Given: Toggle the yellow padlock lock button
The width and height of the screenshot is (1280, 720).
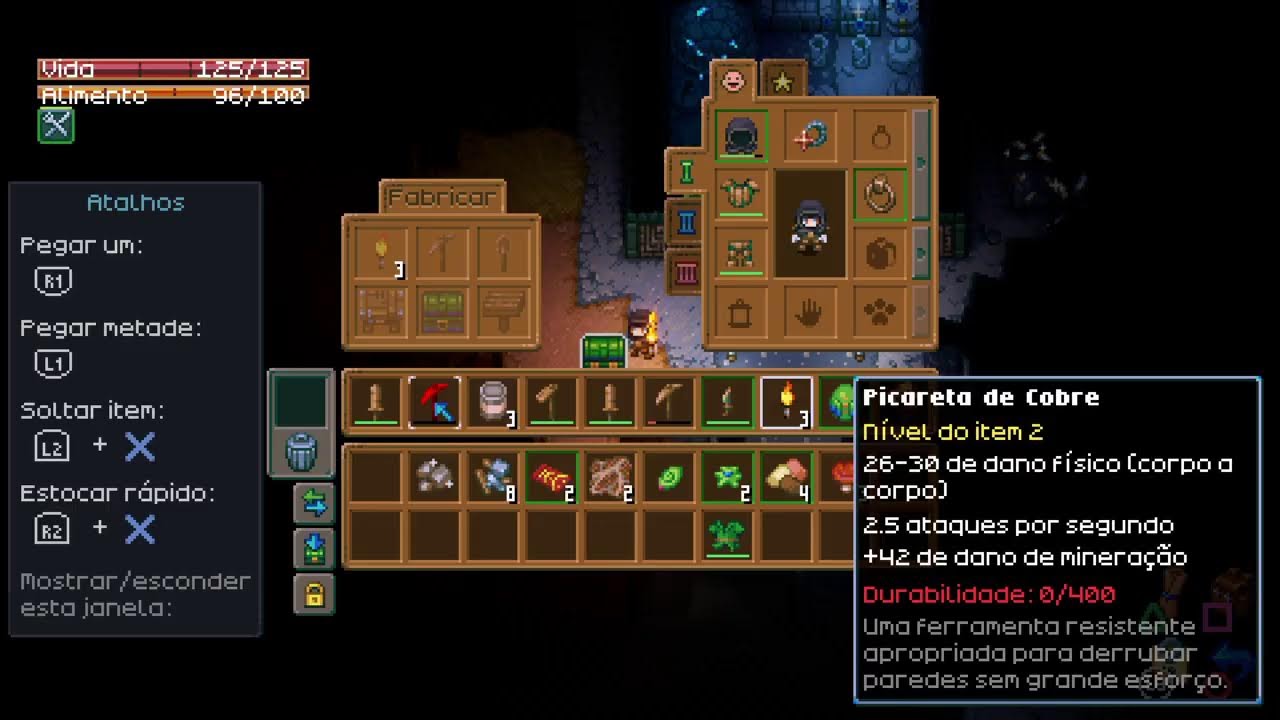Looking at the screenshot, I should pos(314,595).
